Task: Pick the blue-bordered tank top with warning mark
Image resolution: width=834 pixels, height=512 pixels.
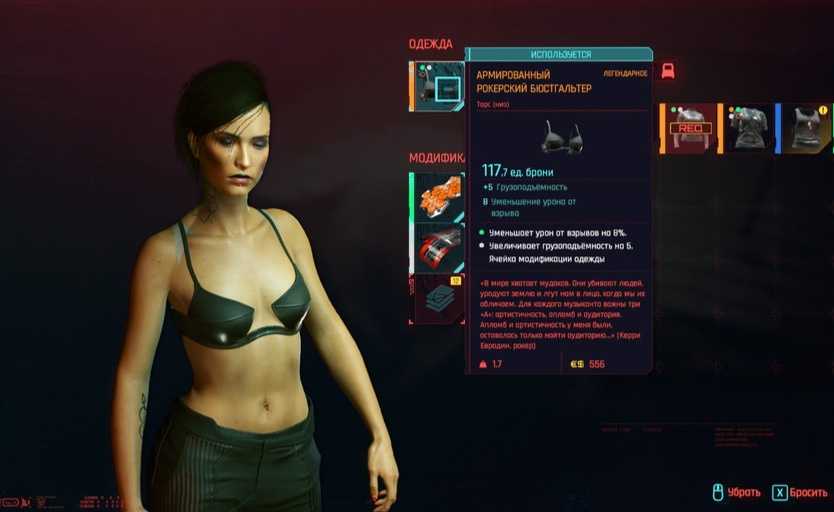Action: click(x=806, y=128)
